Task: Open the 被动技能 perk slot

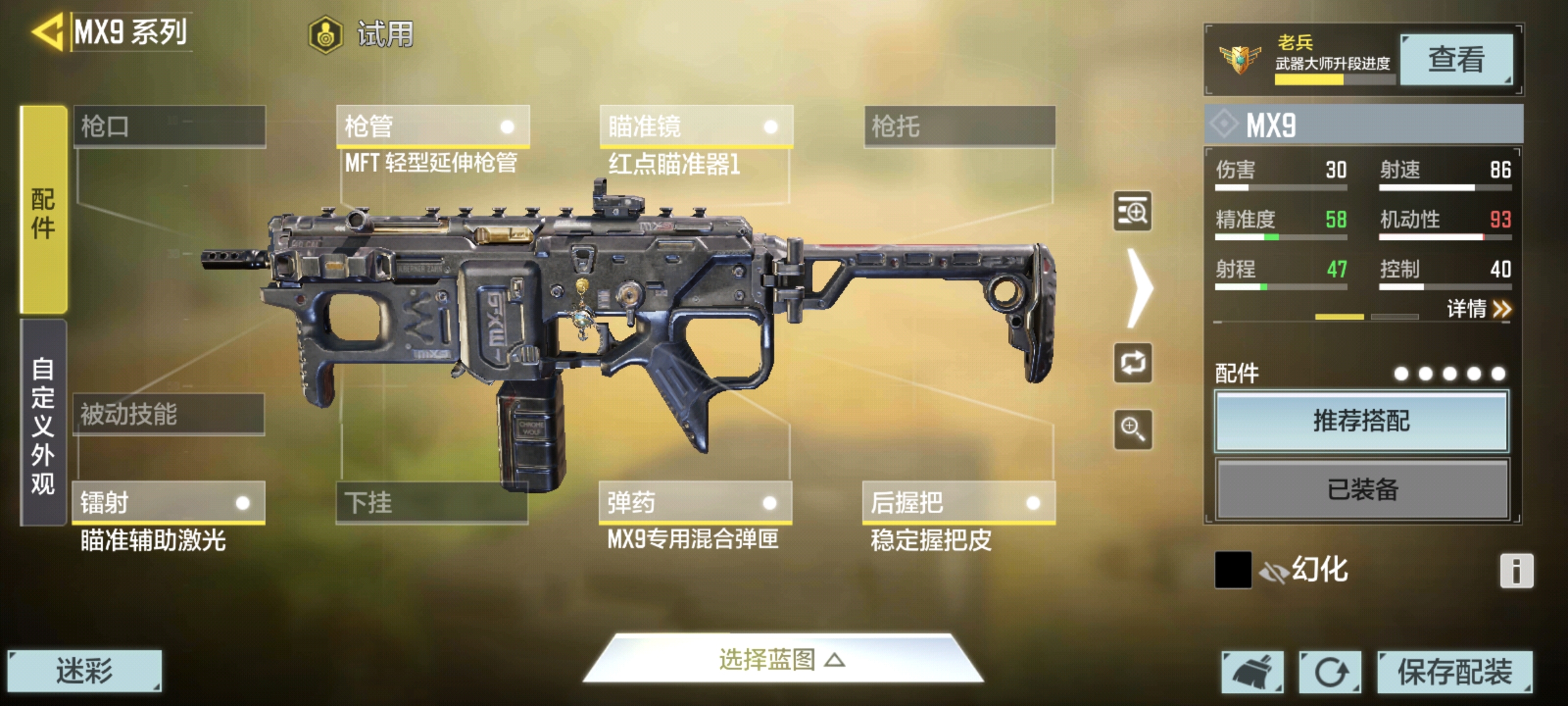Action: tap(169, 414)
